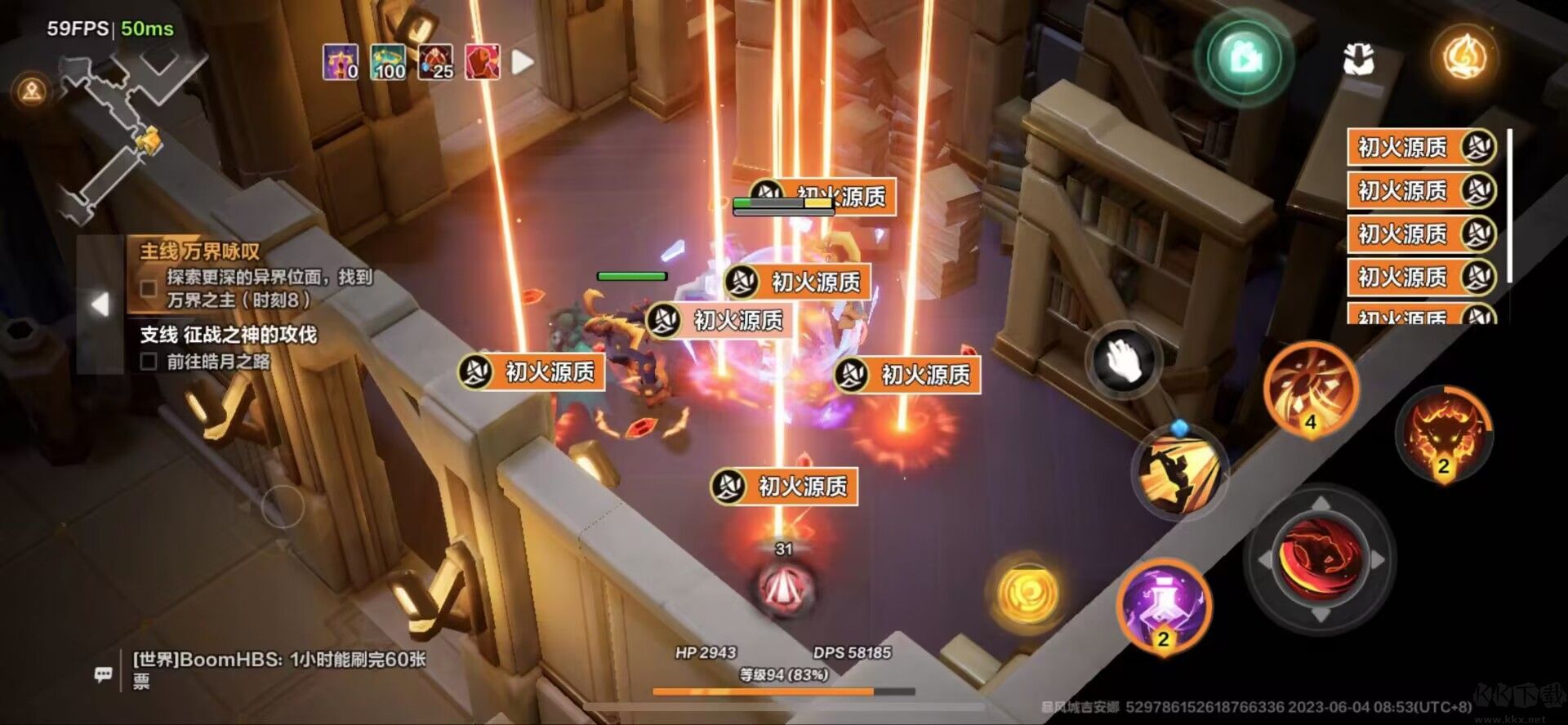Use the orange slash skill with 4 charges
1568x725 pixels.
pyautogui.click(x=1311, y=389)
